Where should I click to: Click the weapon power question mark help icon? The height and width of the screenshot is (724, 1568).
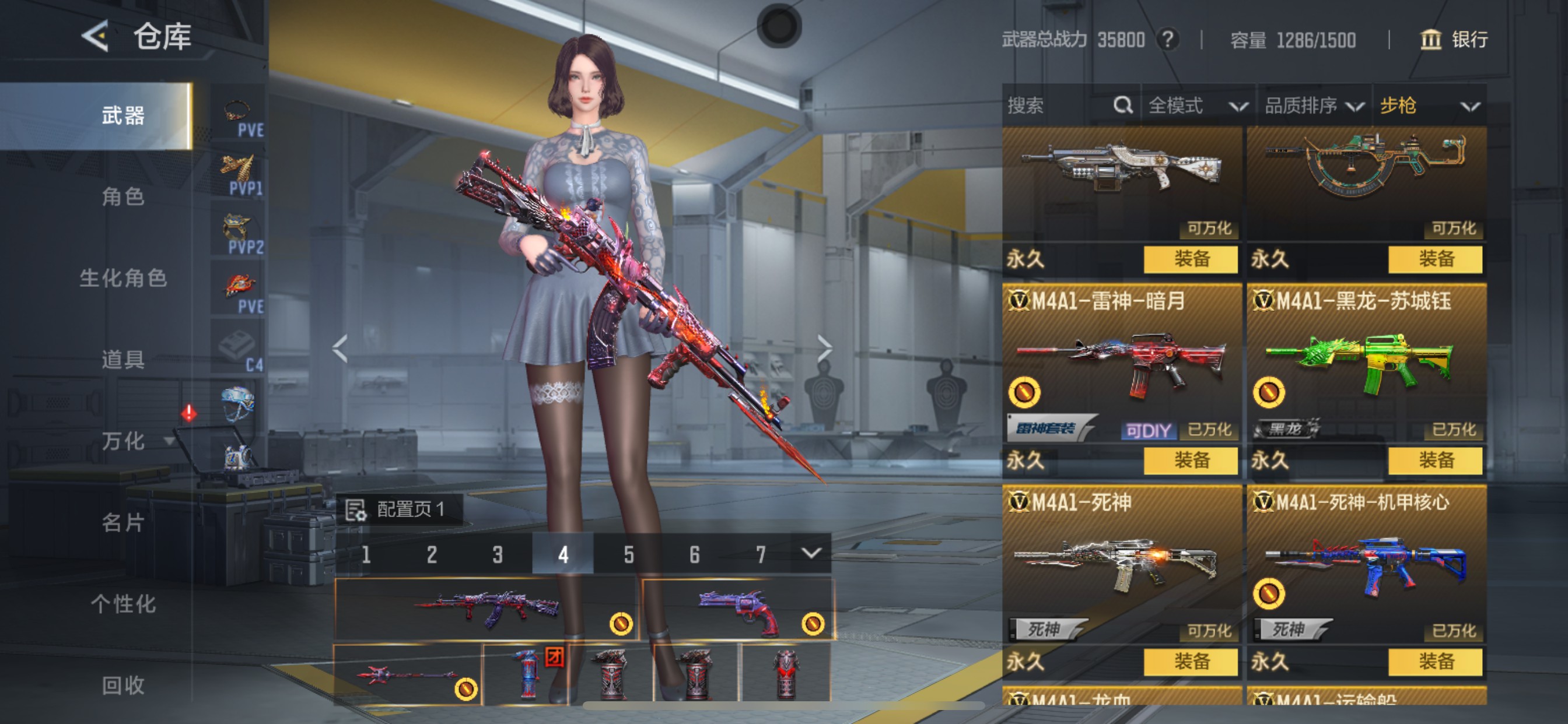click(x=1167, y=40)
